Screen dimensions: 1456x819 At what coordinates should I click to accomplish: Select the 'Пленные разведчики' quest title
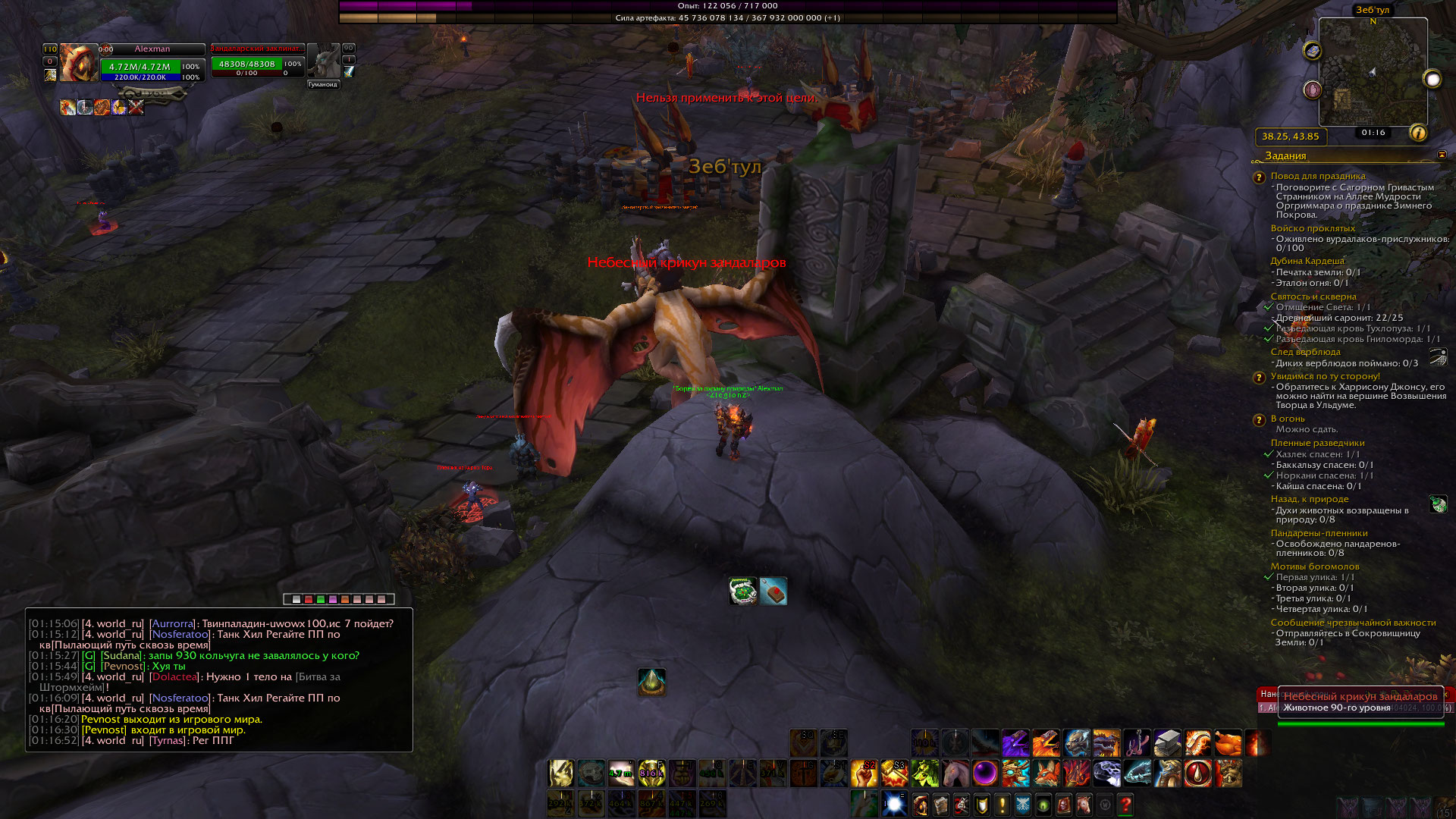[x=1317, y=443]
